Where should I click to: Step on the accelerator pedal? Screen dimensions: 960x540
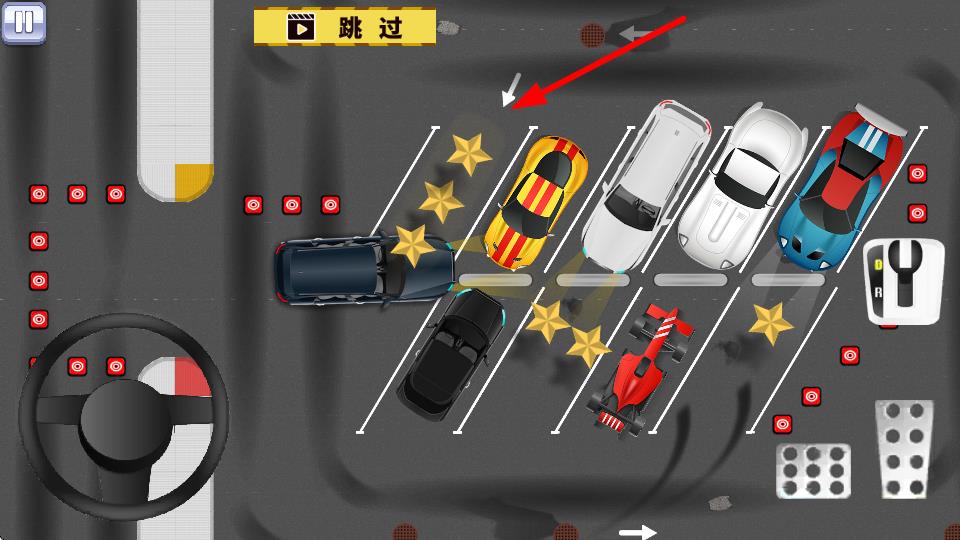[904, 448]
